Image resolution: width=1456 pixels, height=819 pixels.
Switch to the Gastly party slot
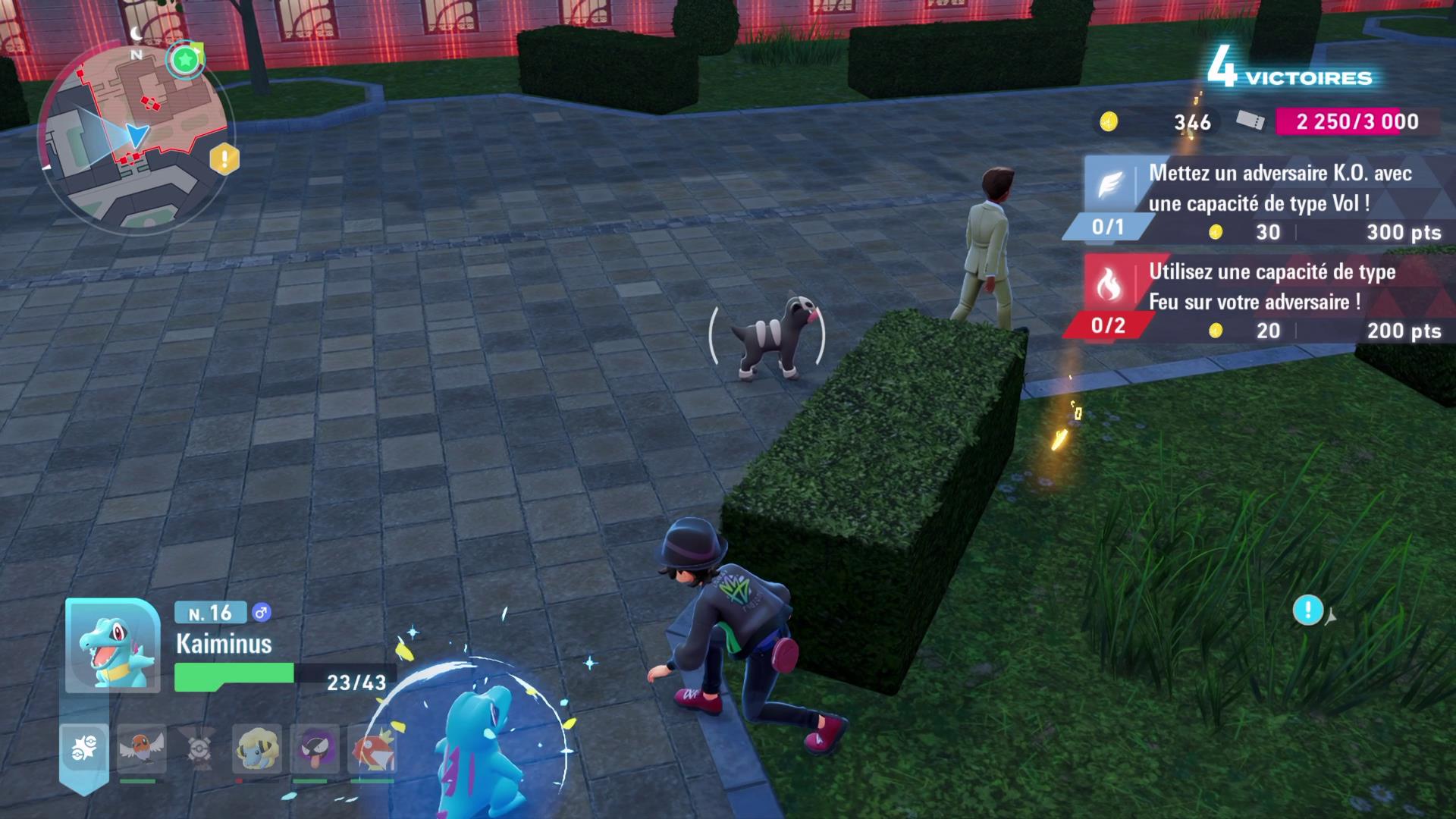point(314,748)
